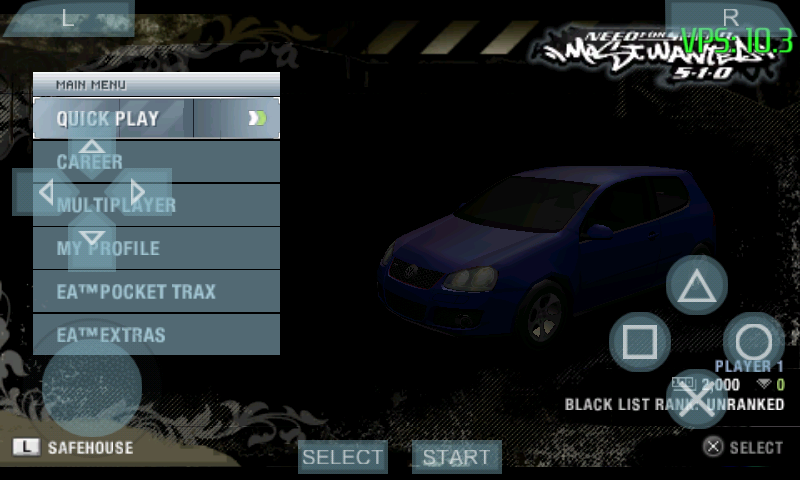Open EA Pocket Trax menu
Image resolution: width=800 pixels, height=480 pixels.
click(156, 292)
